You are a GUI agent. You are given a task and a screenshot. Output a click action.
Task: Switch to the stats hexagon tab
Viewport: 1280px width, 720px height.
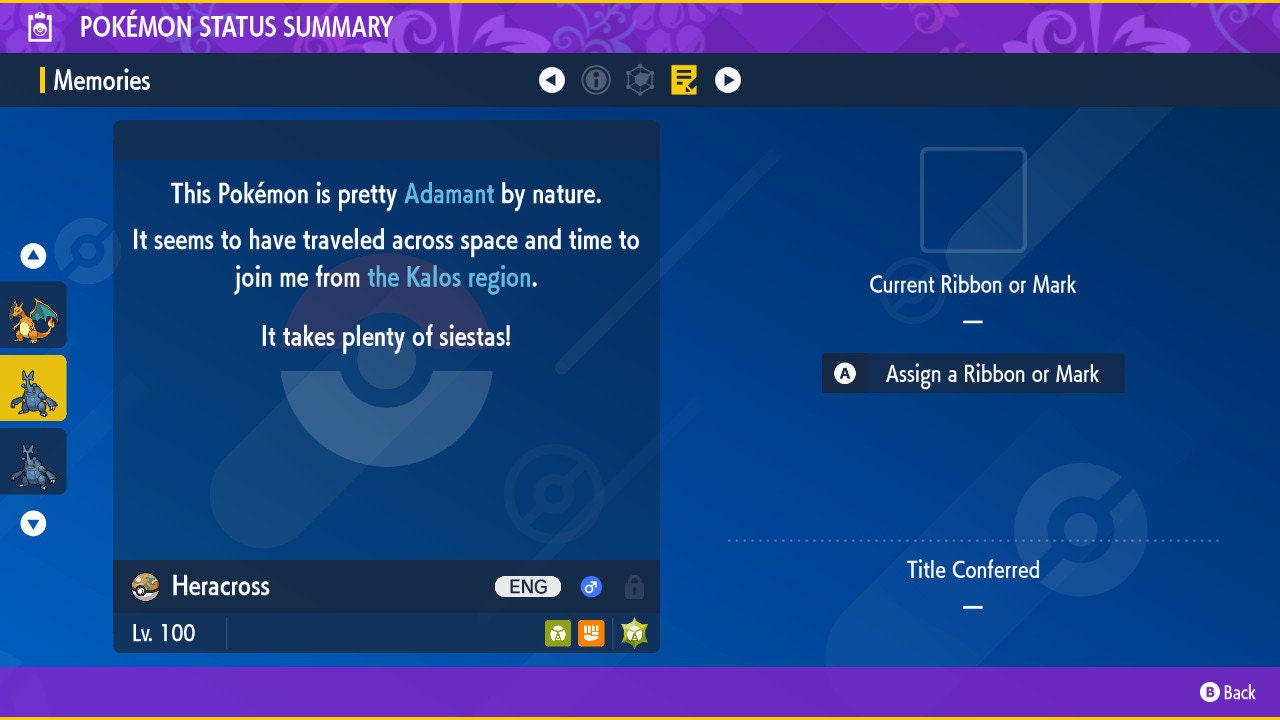pos(640,80)
